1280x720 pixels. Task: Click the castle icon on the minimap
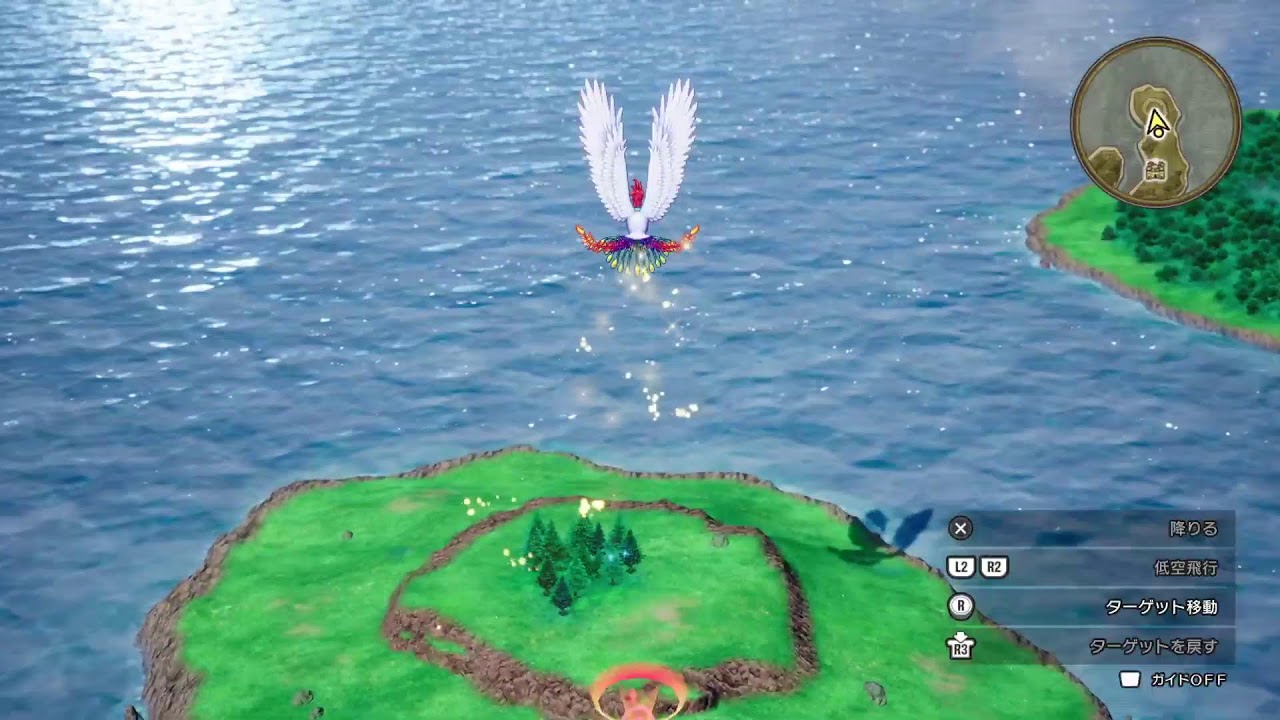(1156, 170)
